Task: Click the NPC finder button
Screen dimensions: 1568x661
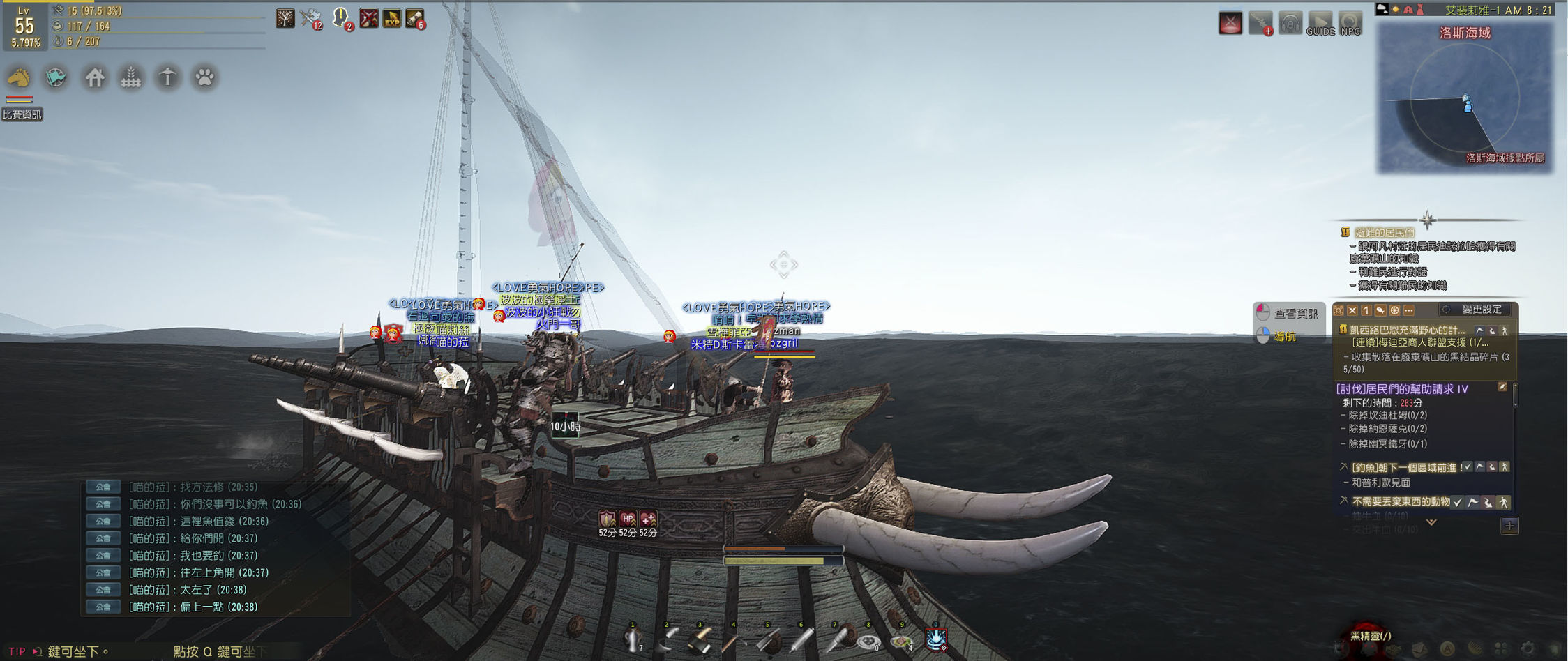Action: pyautogui.click(x=1350, y=23)
